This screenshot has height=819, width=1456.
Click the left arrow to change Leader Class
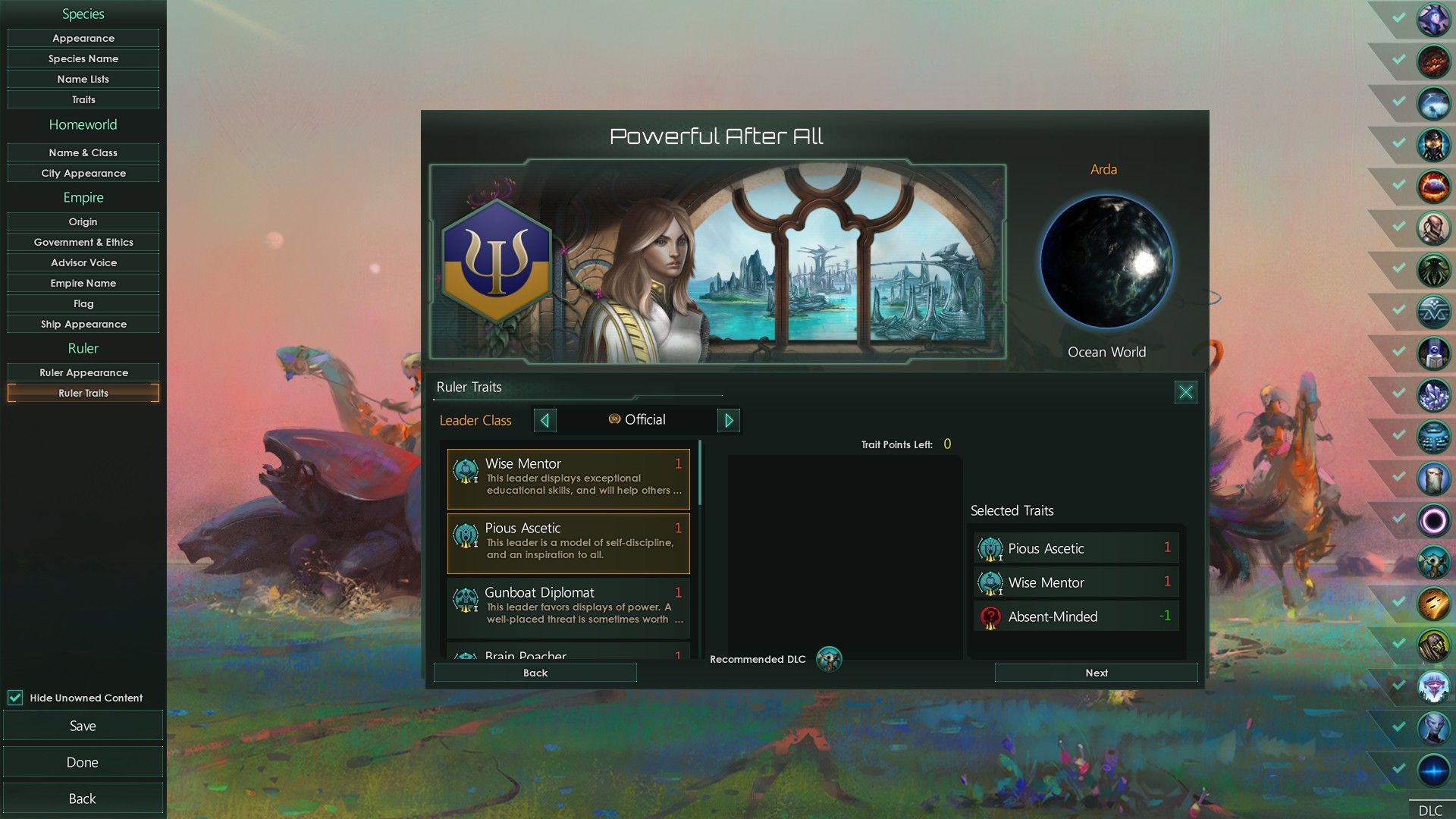[x=544, y=420]
